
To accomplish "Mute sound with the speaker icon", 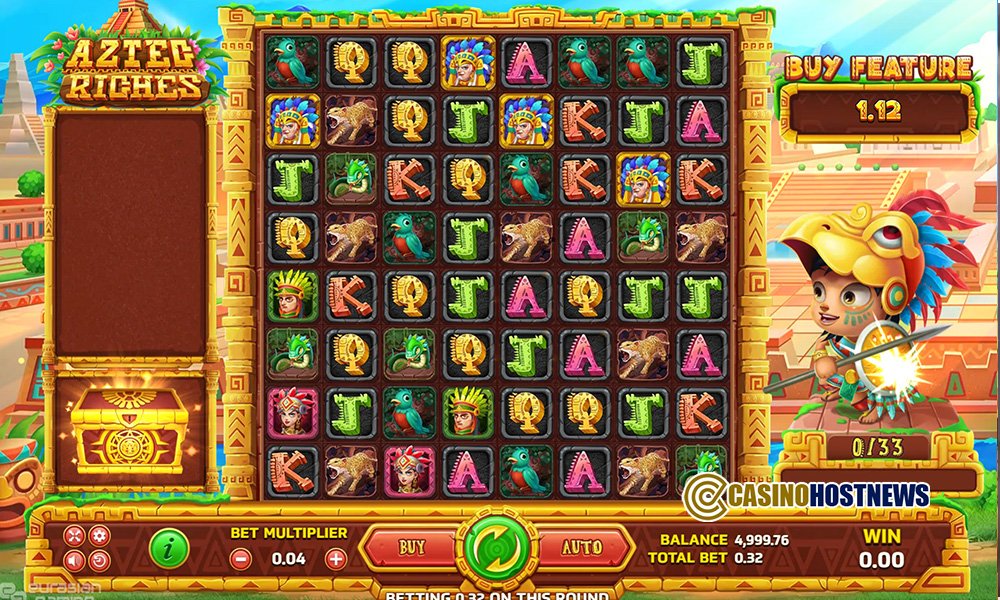I will click(x=76, y=560).
